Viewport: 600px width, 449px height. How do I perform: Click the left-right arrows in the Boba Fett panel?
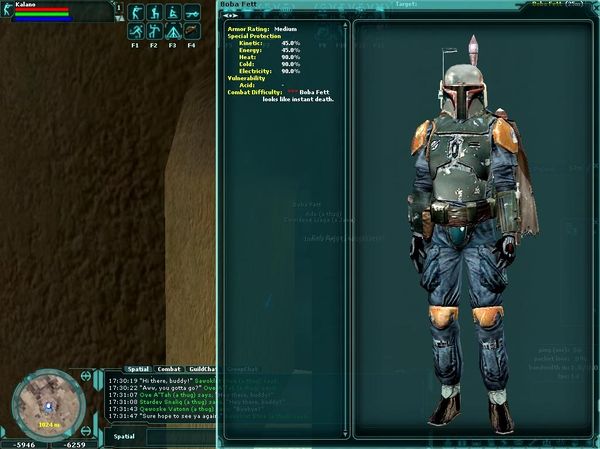click(230, 16)
